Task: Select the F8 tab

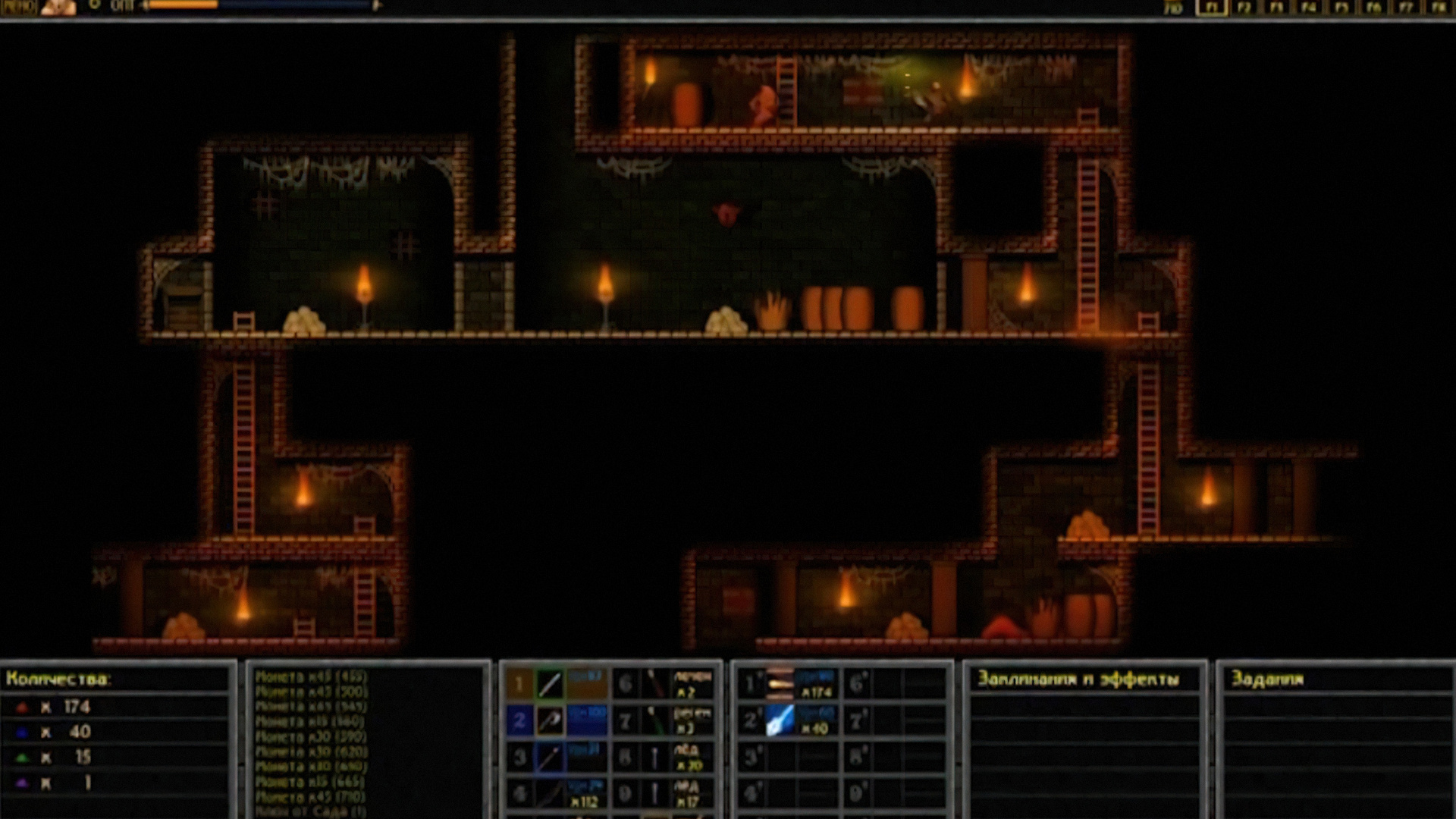Action: click(1438, 8)
